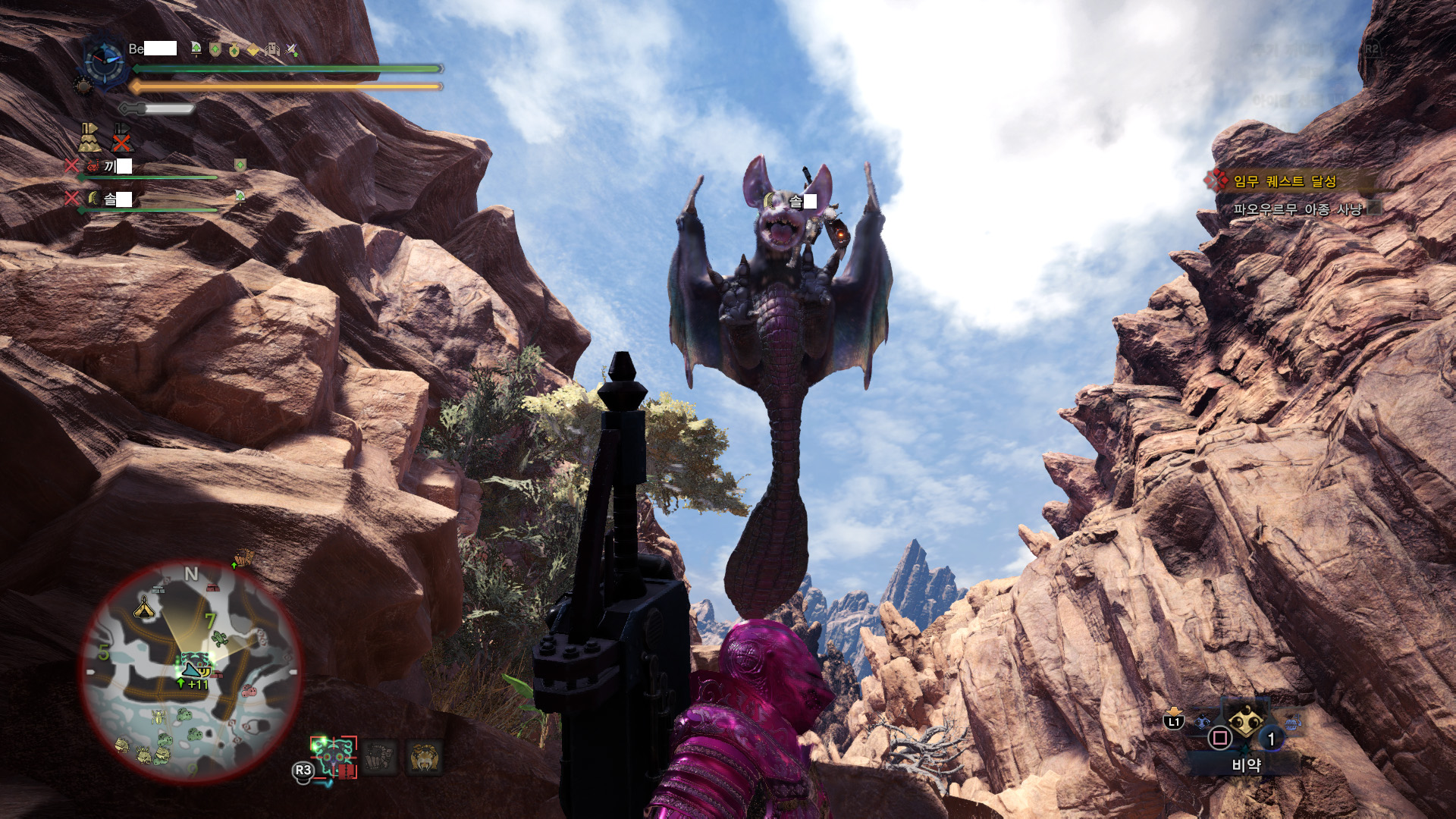
Task: Inspect the sword-with-arrow buff icon
Action: pos(292,50)
